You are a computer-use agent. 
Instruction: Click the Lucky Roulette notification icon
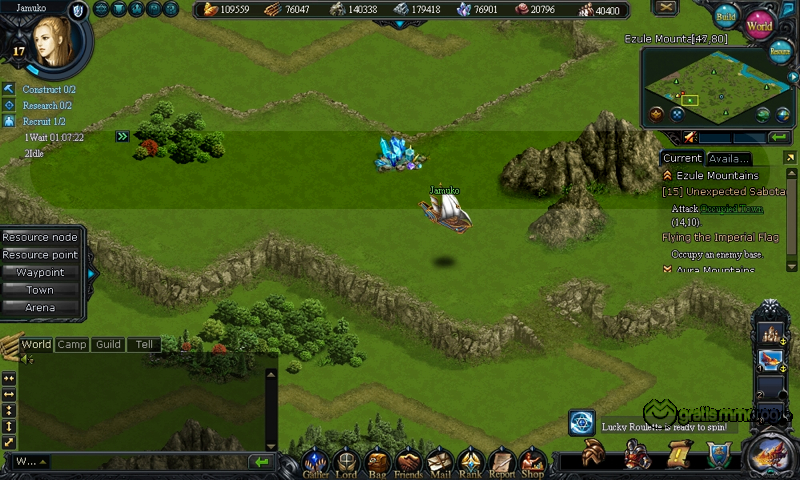pos(582,424)
